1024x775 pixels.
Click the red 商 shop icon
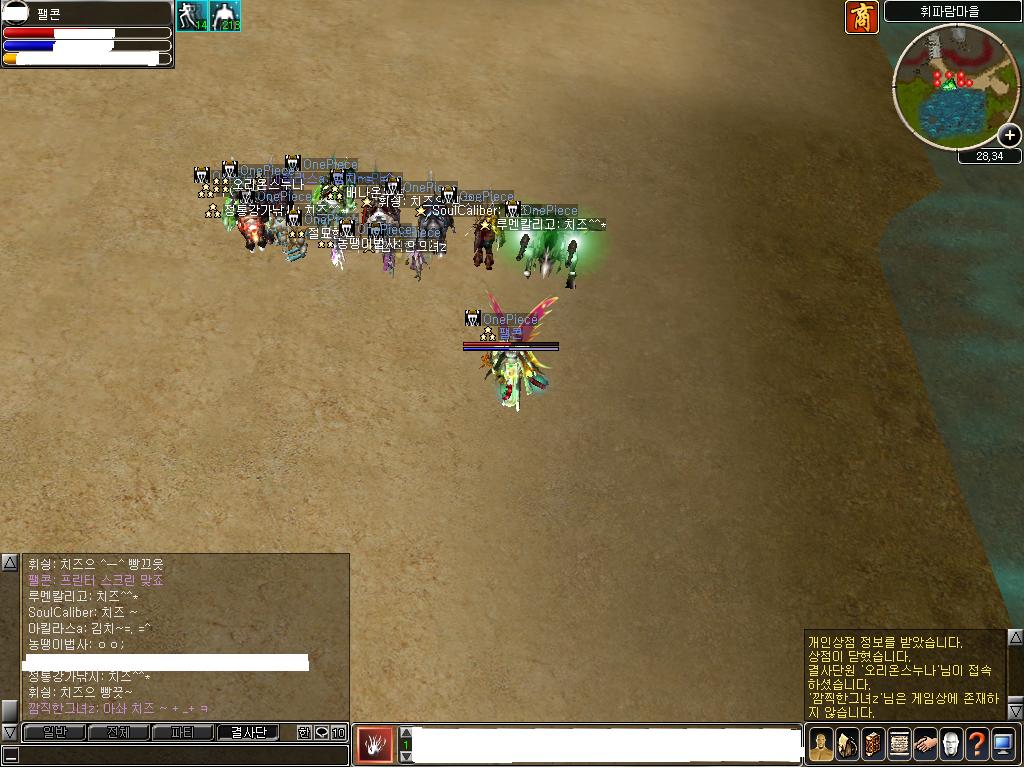click(x=862, y=17)
